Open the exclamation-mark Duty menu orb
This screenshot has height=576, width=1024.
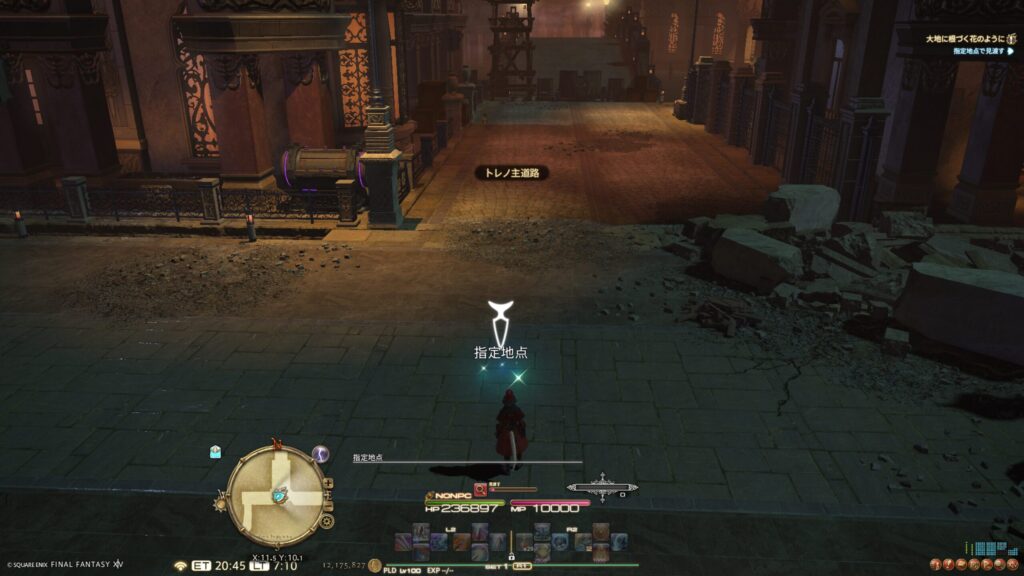coord(948,564)
